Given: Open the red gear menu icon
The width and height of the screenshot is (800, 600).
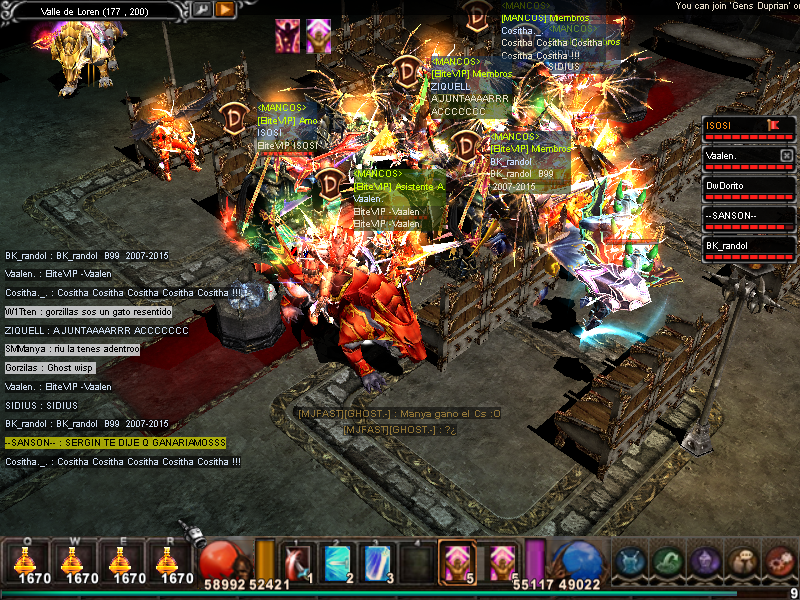Looking at the screenshot, I should [778, 562].
